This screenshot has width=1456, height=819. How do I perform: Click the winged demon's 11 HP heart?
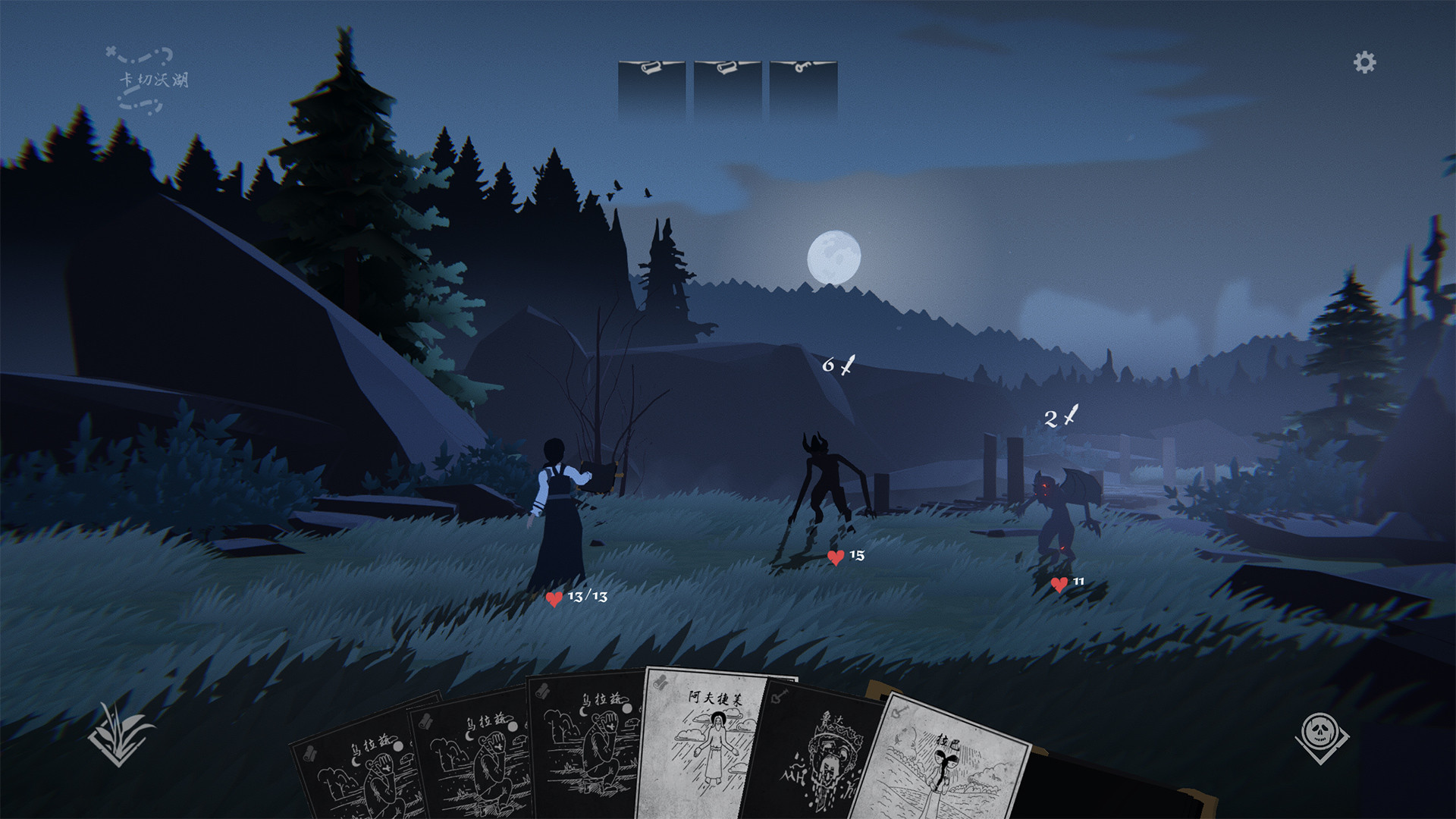pyautogui.click(x=1058, y=585)
